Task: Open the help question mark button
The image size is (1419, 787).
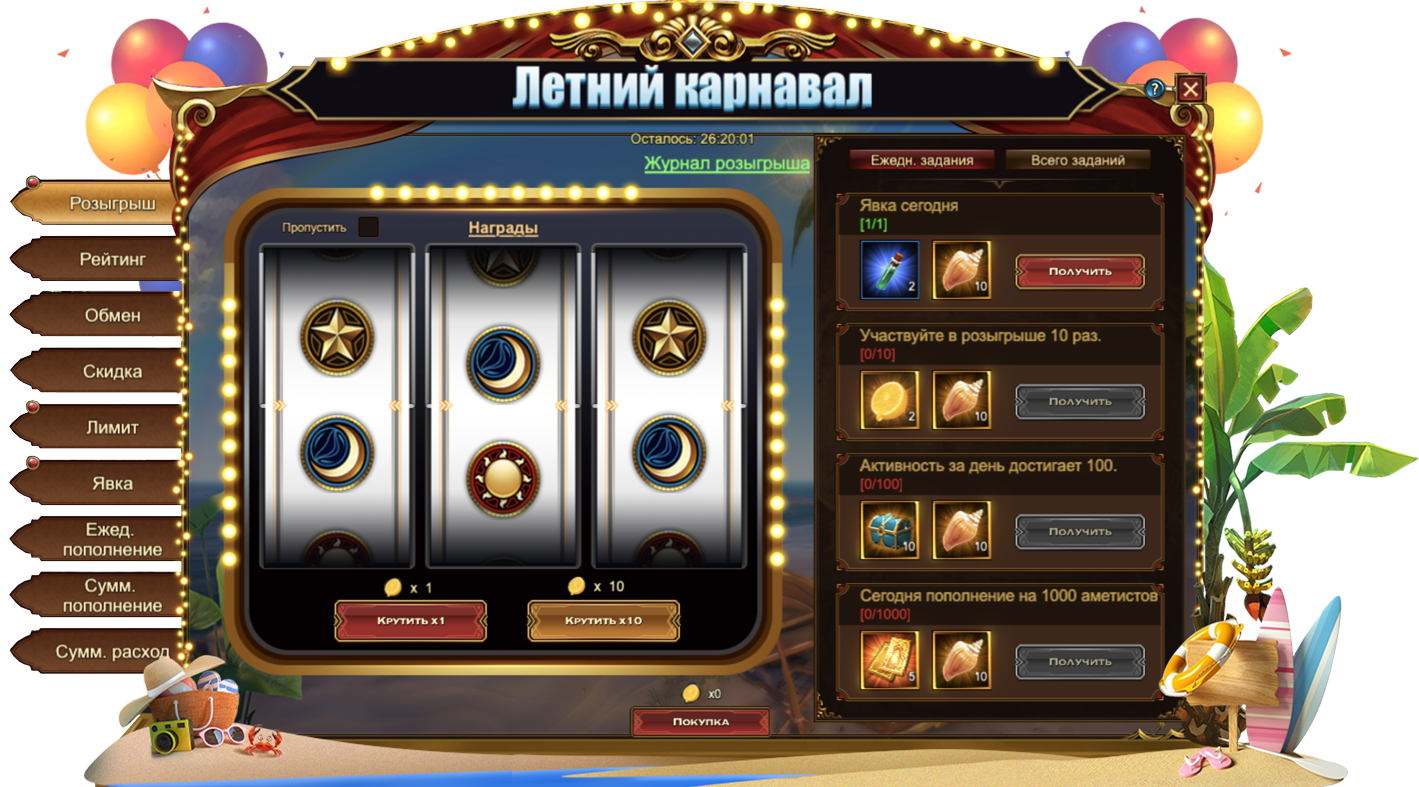Action: pos(1156,89)
